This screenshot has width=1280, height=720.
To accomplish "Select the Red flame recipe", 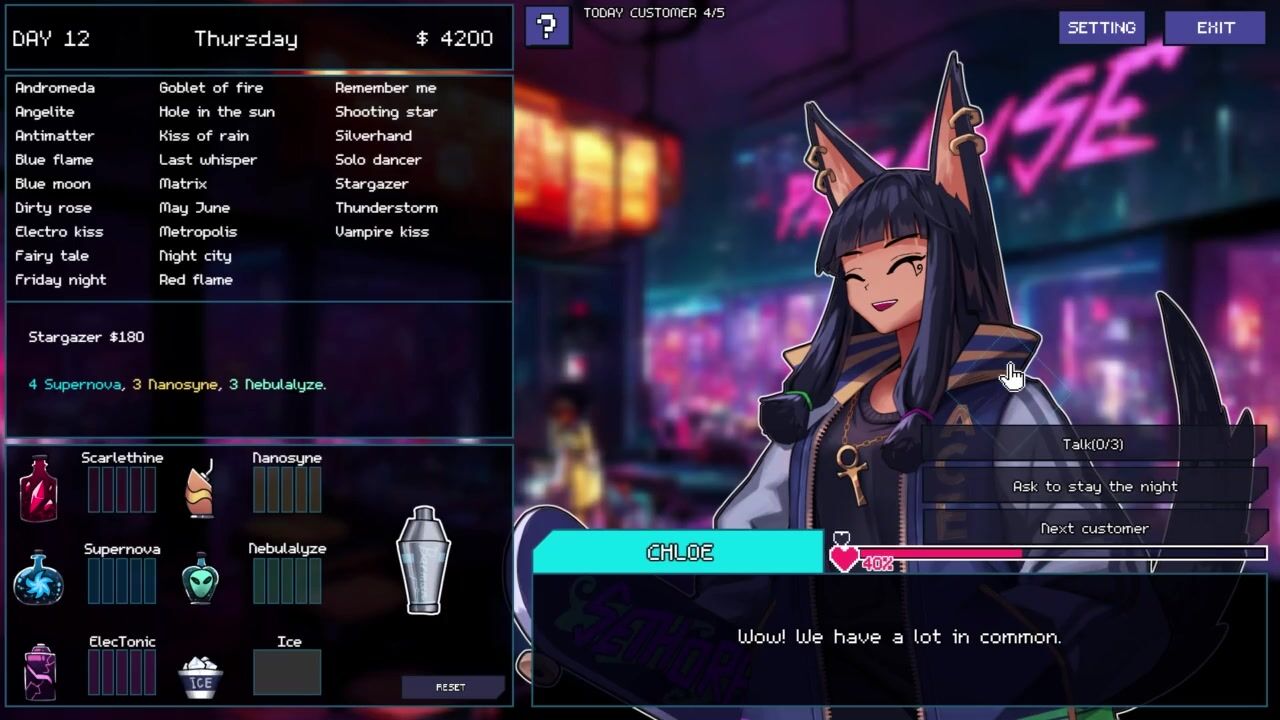I will pos(195,280).
